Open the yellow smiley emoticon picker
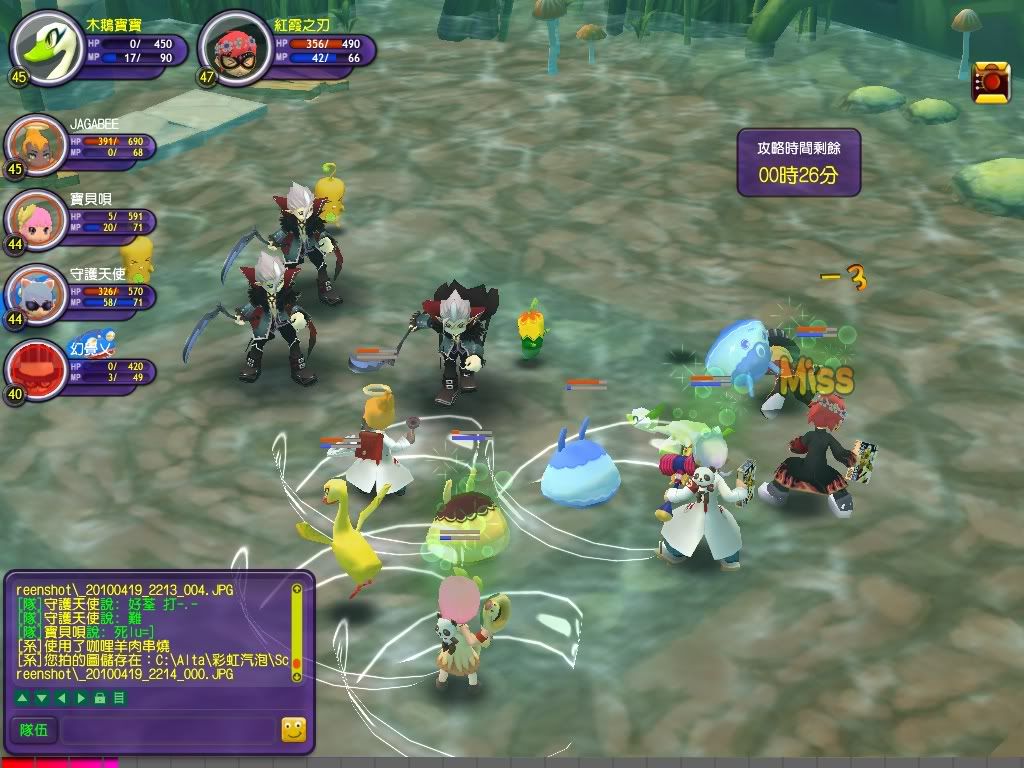 click(293, 730)
